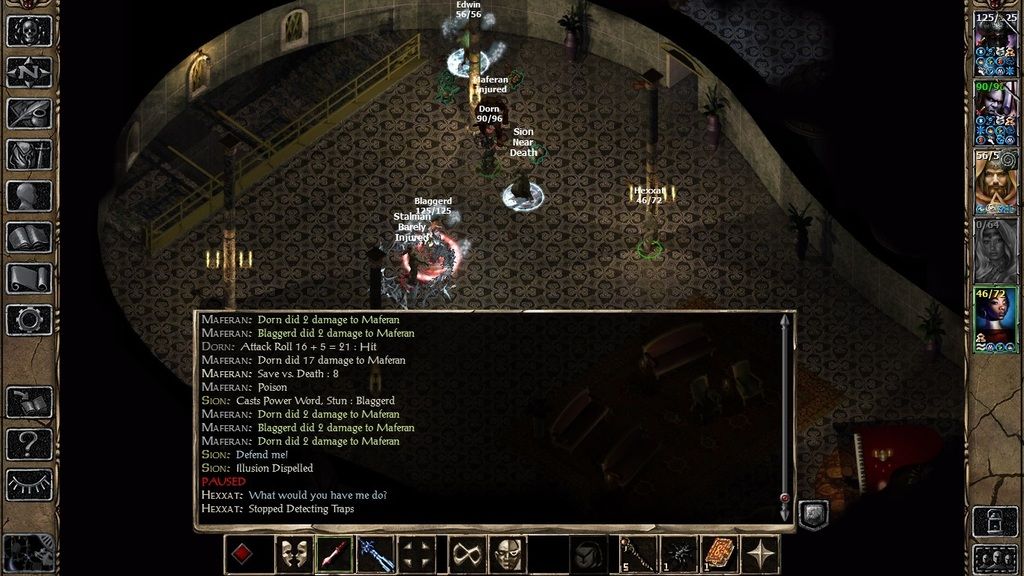Viewport: 1024px width, 576px height.
Task: Open the mage spellbook with the open book icon
Action: (29, 237)
